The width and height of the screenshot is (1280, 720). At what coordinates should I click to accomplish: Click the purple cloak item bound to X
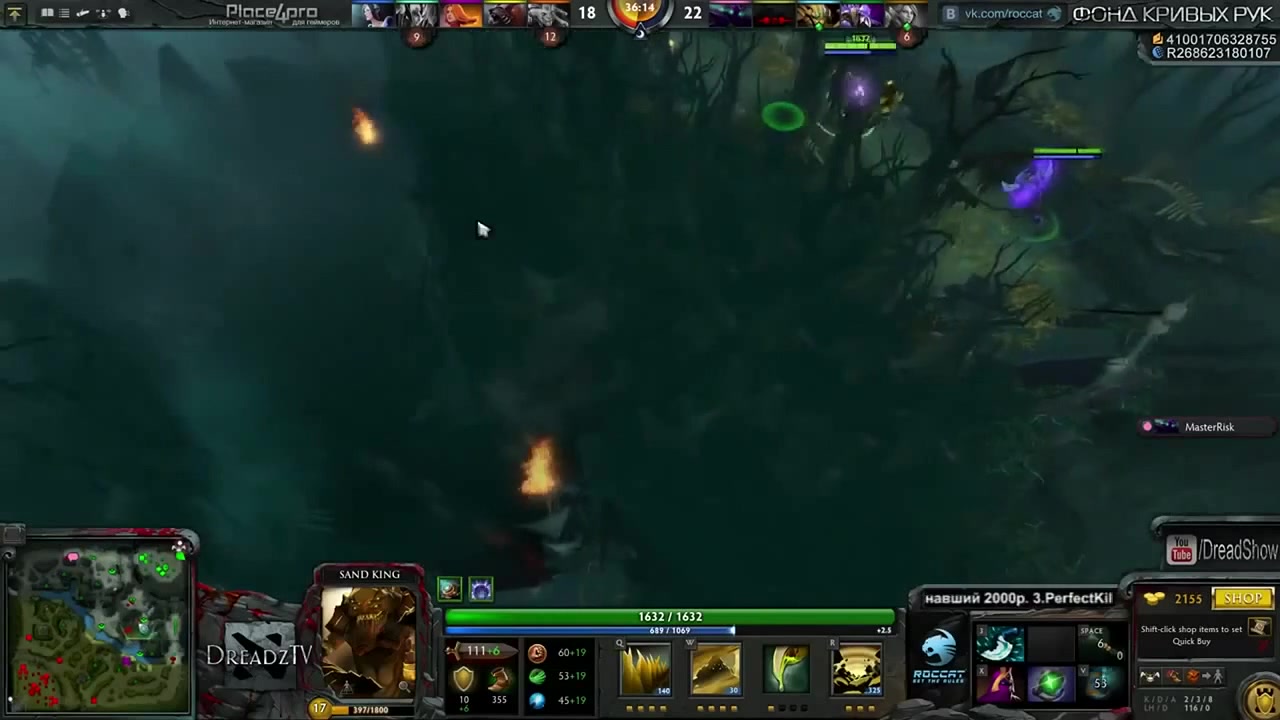999,684
